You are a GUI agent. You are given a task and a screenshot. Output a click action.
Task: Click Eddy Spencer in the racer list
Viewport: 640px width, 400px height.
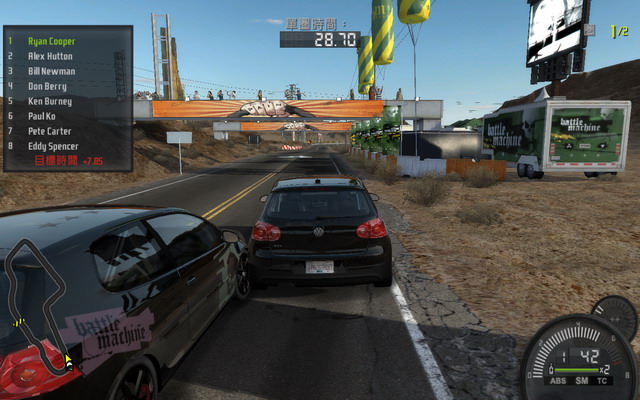click(53, 146)
